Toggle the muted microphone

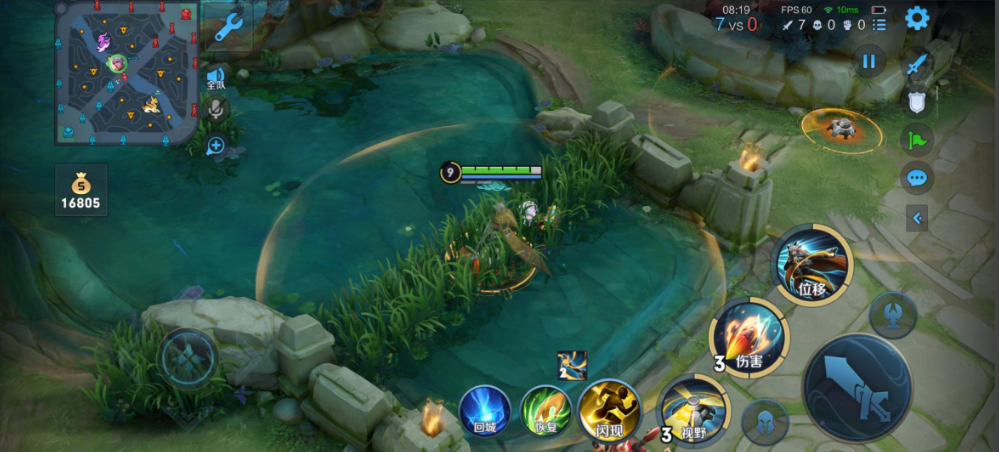215,110
